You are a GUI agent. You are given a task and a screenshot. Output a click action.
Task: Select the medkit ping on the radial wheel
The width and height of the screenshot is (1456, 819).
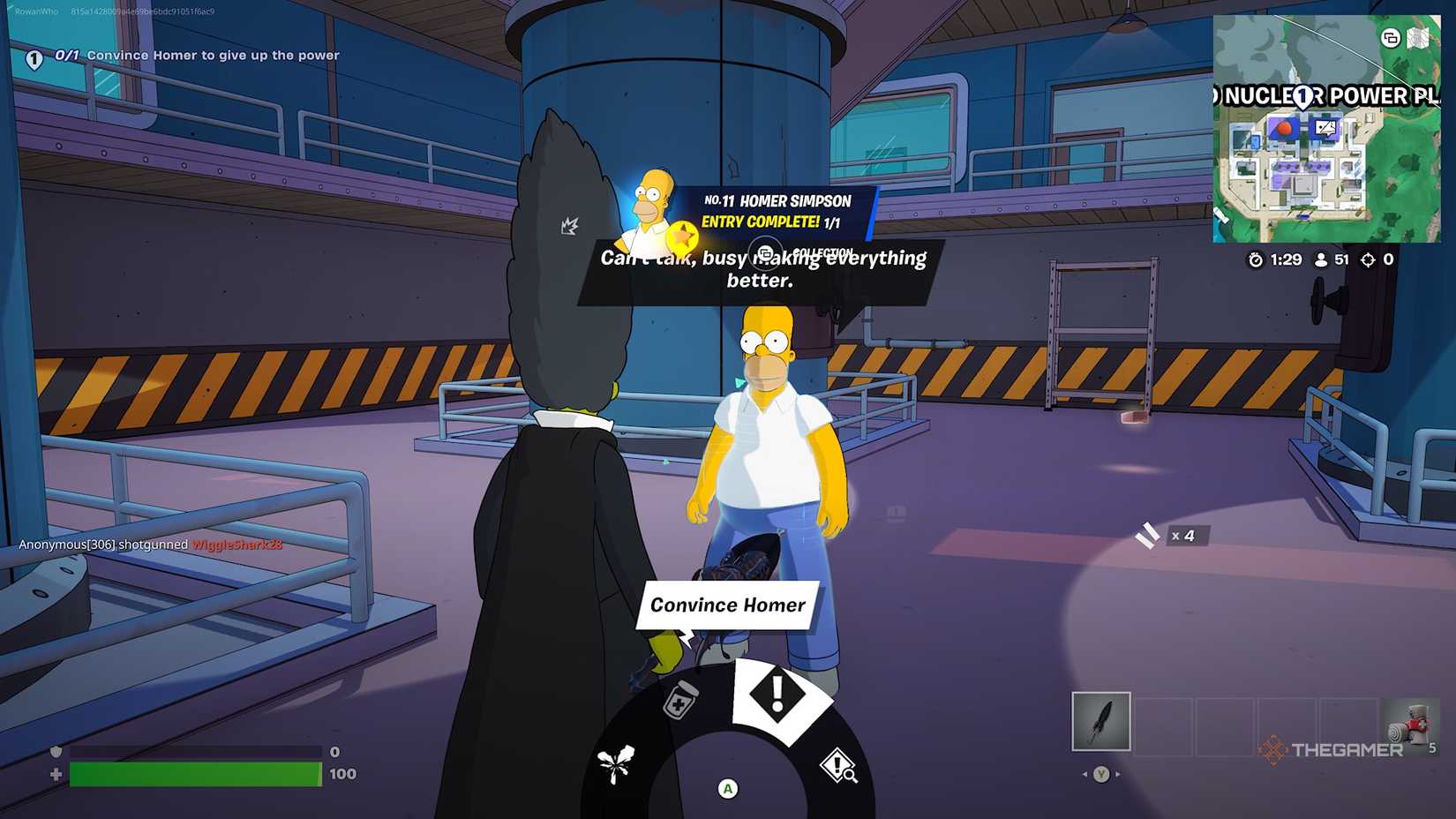(x=678, y=699)
